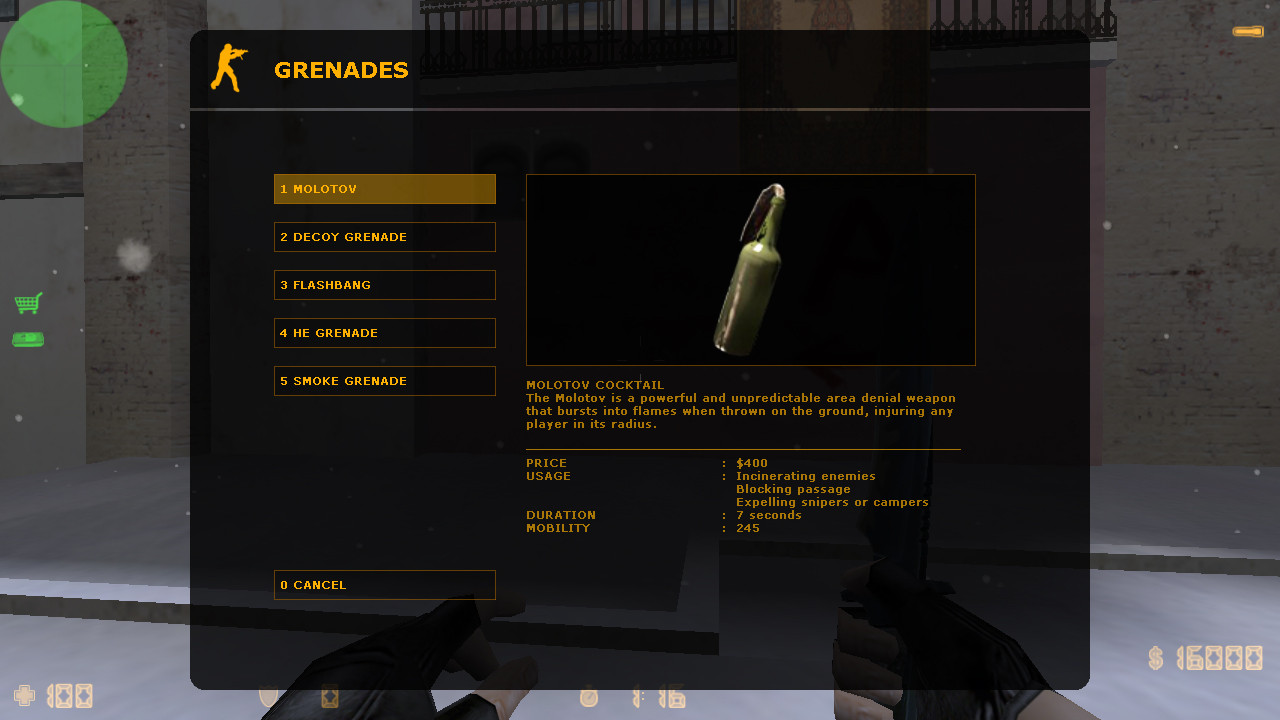Purchase the 5 SMOKE GRENADE
Viewport: 1280px width, 720px height.
click(384, 381)
